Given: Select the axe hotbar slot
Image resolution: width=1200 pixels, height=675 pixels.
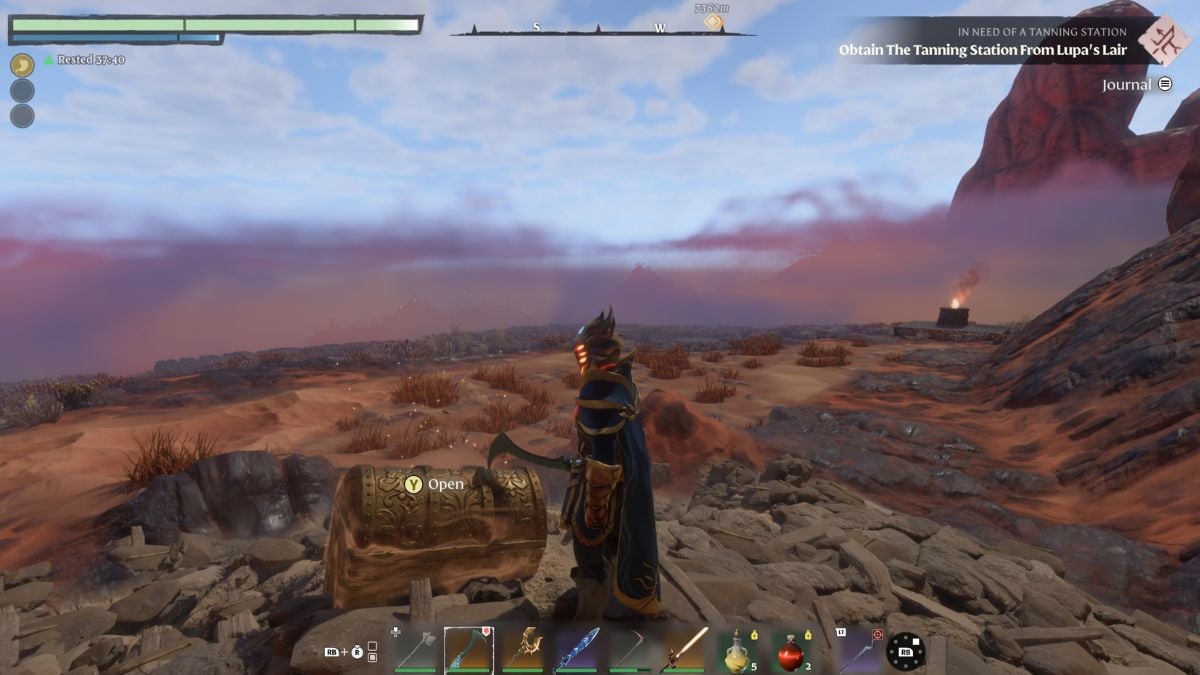Looking at the screenshot, I should 415,650.
